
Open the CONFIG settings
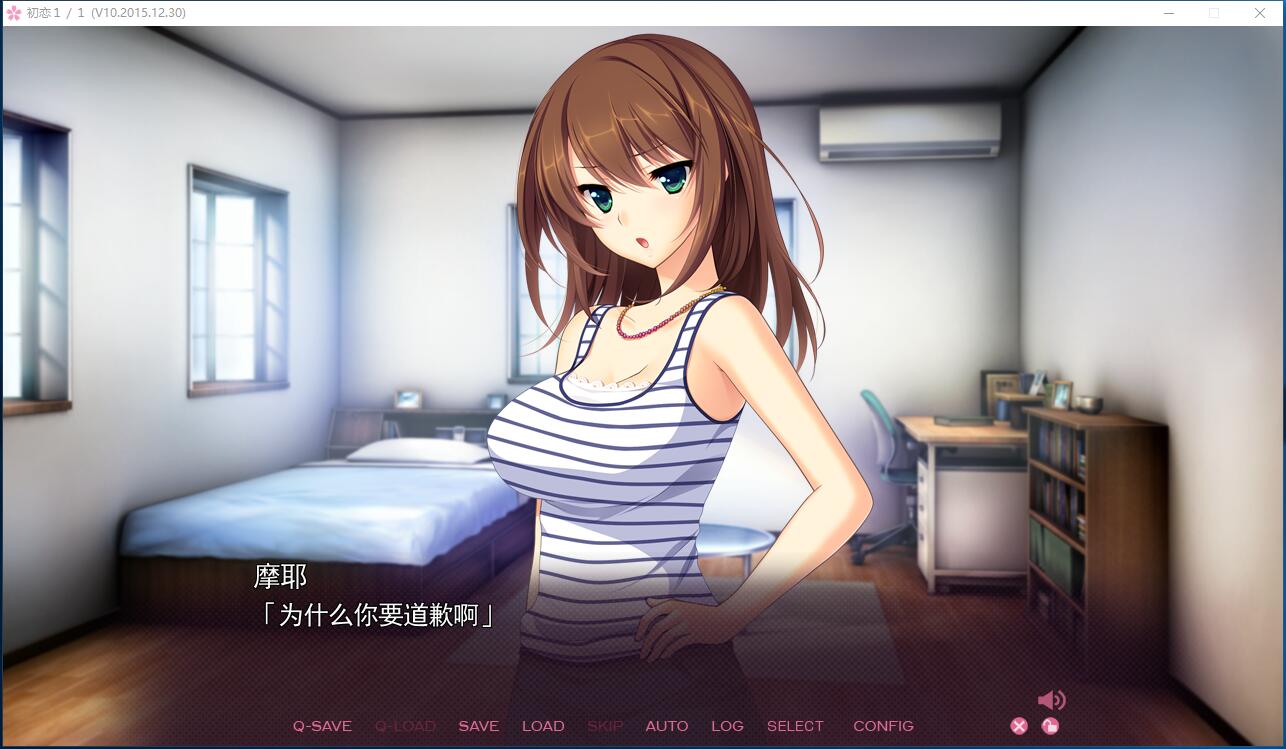[x=883, y=726]
